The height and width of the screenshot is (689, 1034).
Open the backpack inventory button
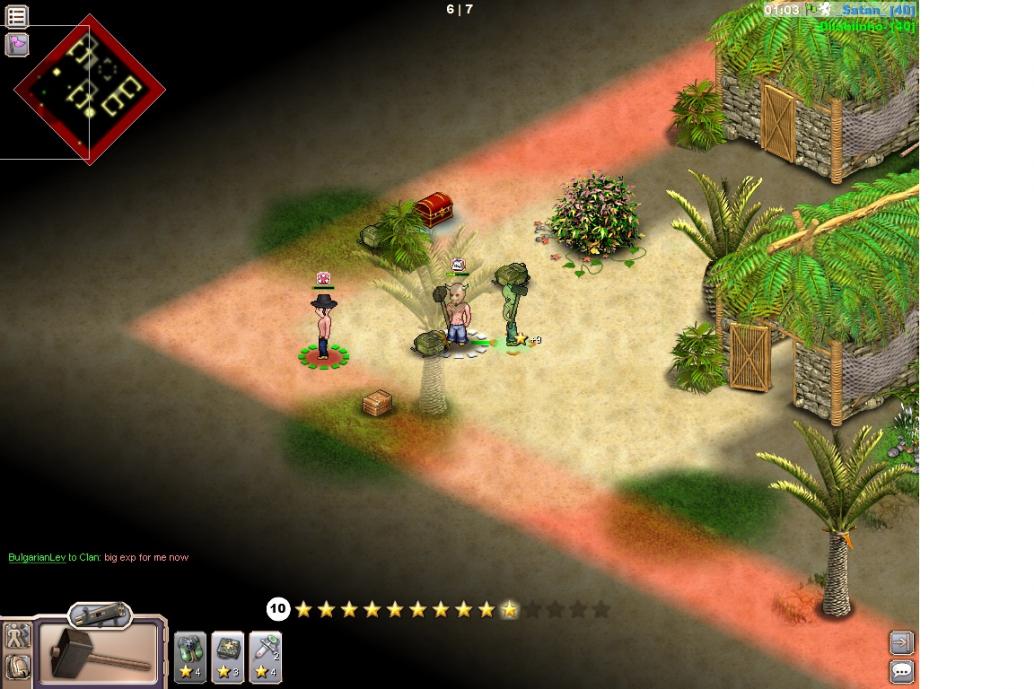coord(17,666)
